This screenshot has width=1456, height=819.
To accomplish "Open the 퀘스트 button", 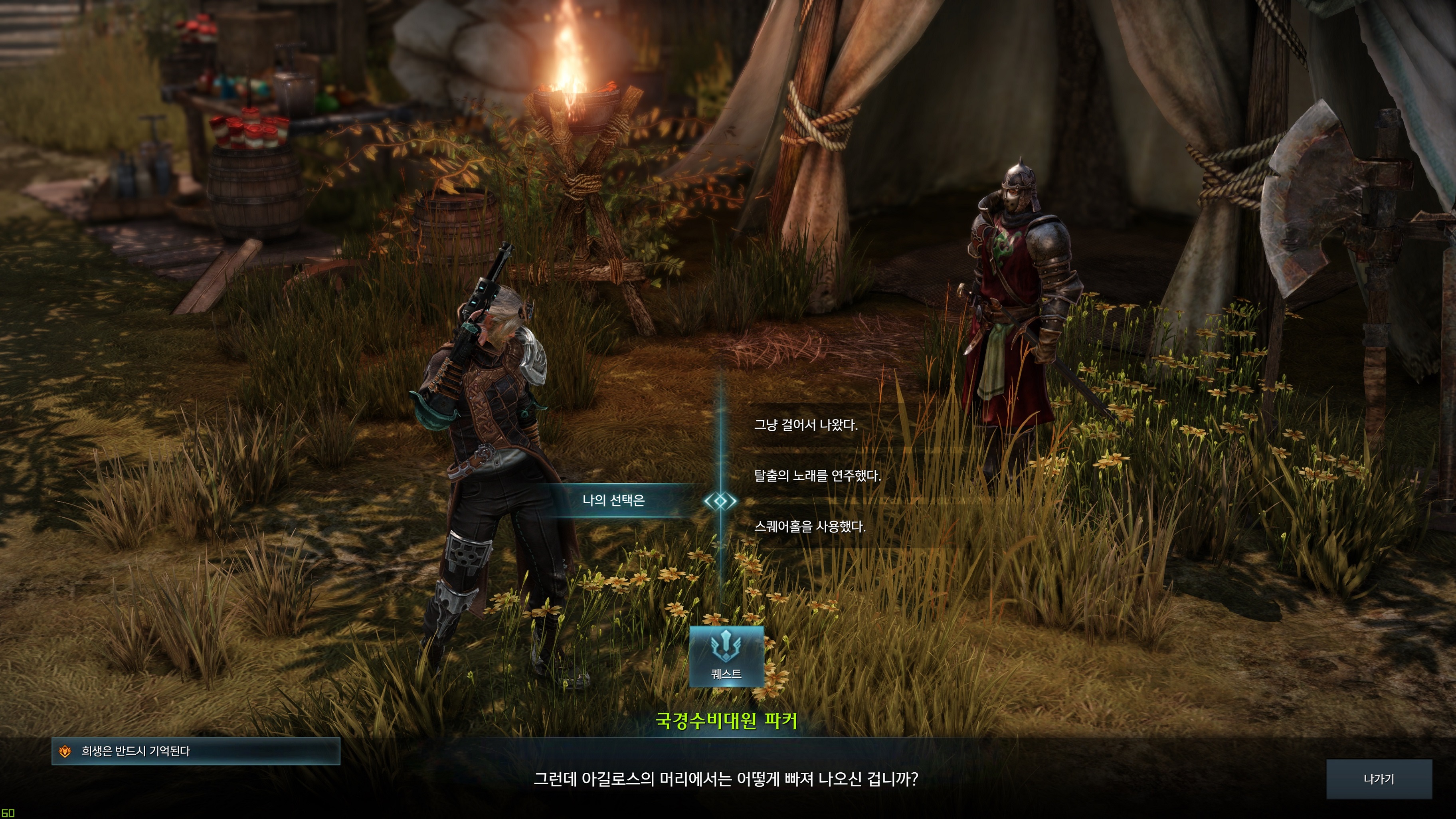I will tap(726, 656).
